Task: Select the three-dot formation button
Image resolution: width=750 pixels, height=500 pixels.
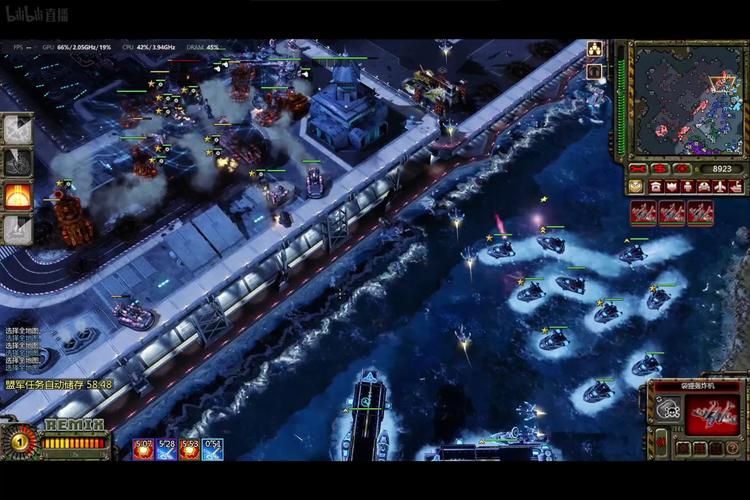Action: tap(594, 48)
